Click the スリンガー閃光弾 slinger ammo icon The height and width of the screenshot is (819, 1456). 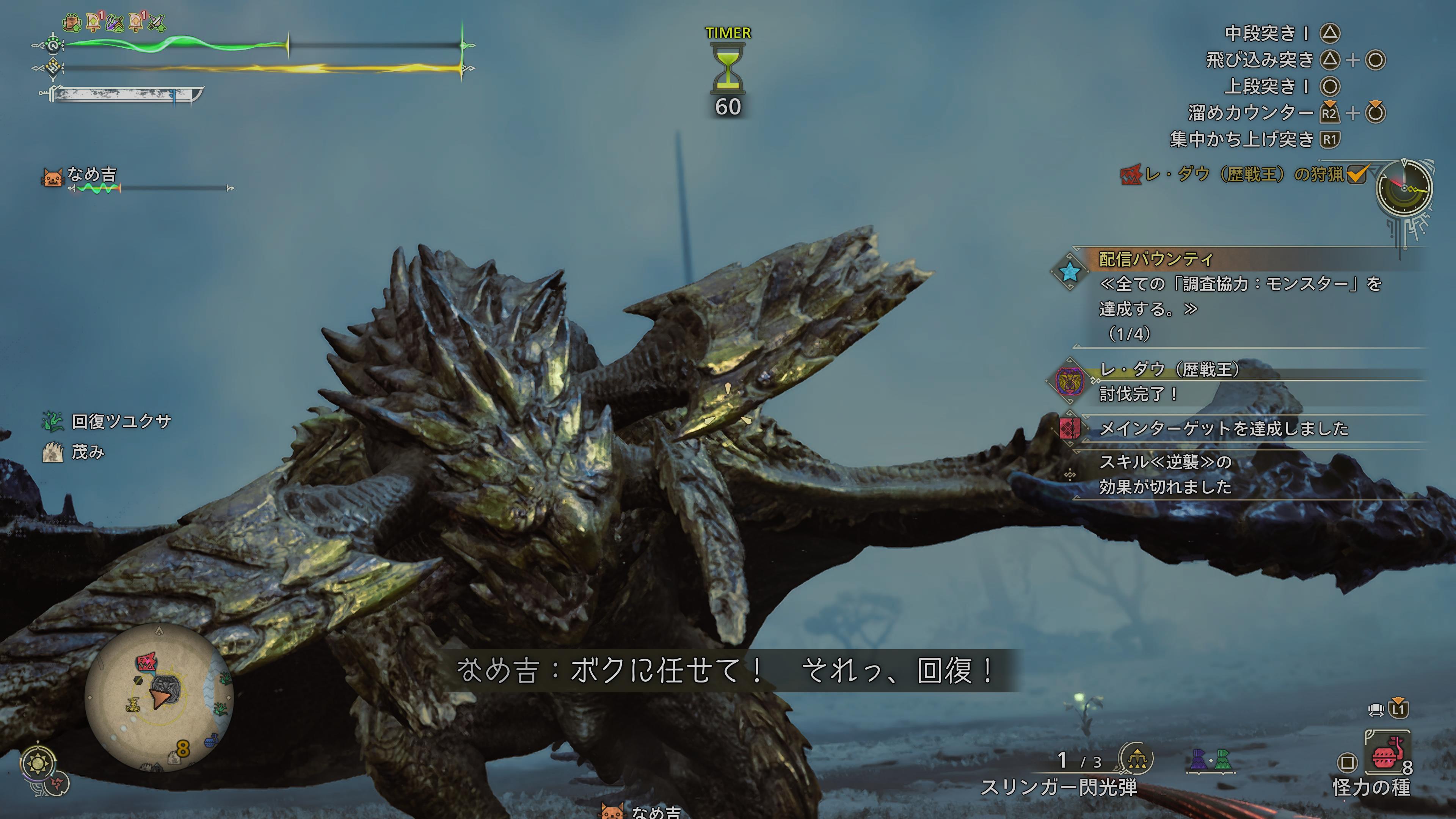click(x=1136, y=759)
